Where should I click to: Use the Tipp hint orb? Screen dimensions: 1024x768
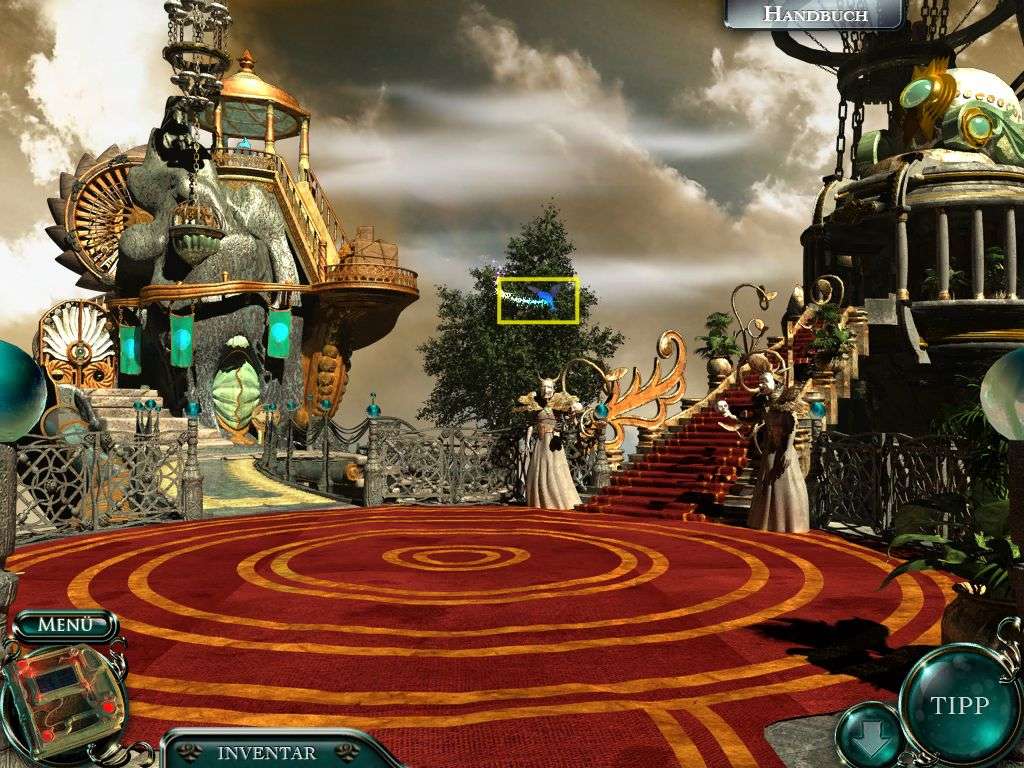960,705
